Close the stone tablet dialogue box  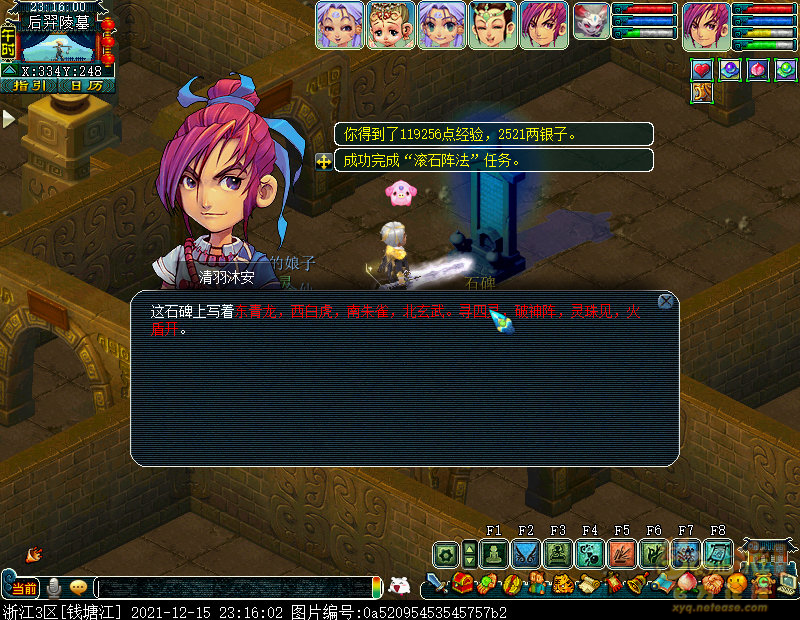[666, 301]
